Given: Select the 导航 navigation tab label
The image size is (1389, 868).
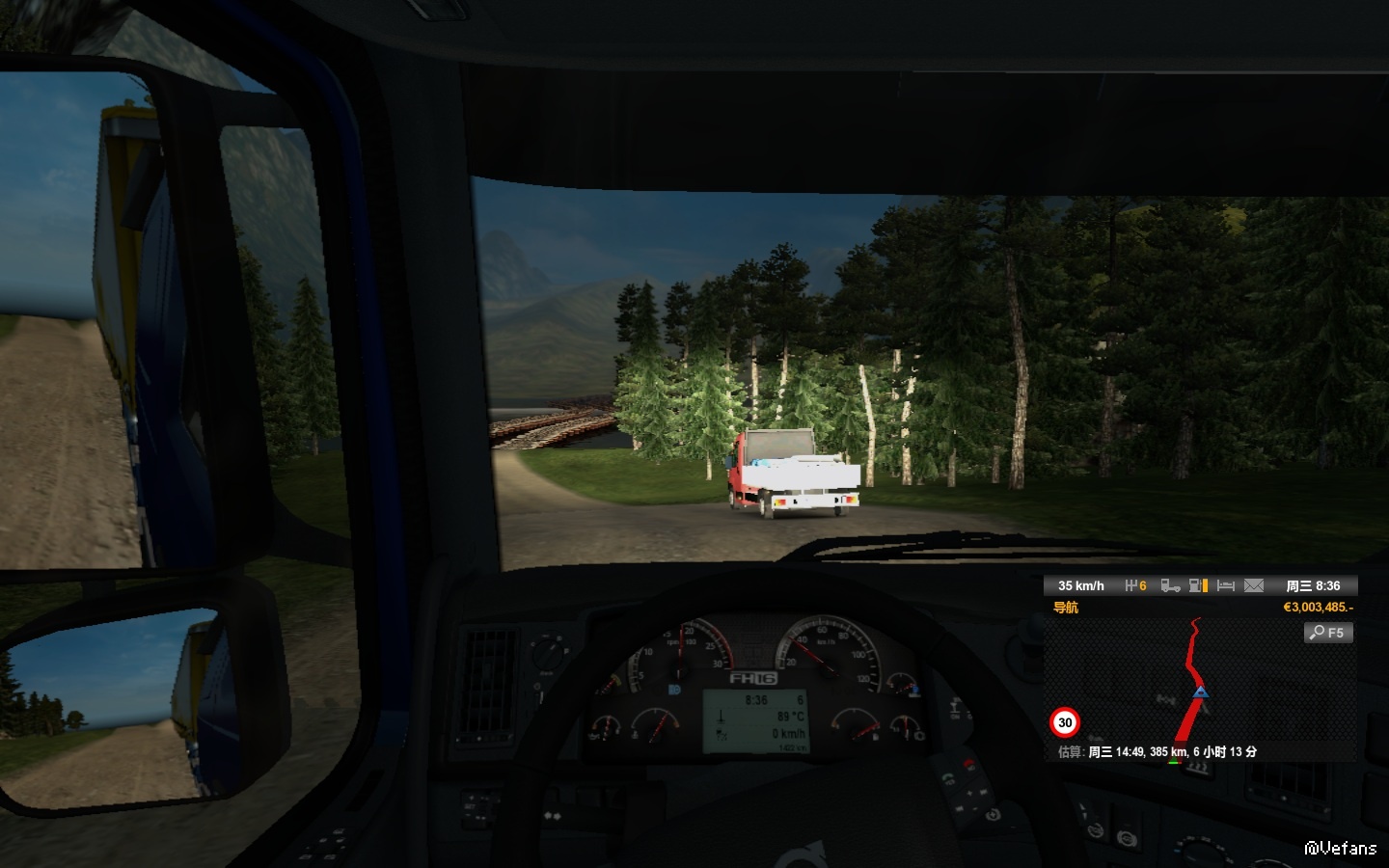Looking at the screenshot, I should click(x=1066, y=608).
